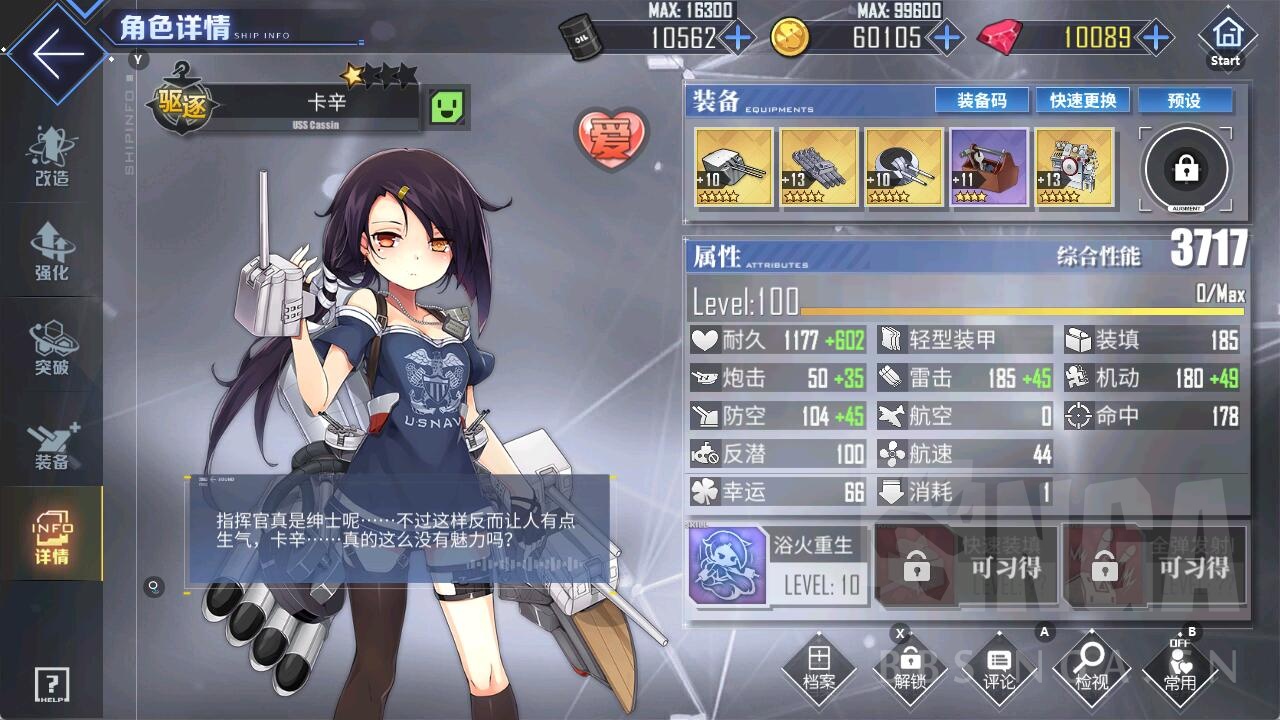Viewport: 1280px width, 720px height.
Task: Select the twin gun turret equipment slot
Action: click(733, 166)
